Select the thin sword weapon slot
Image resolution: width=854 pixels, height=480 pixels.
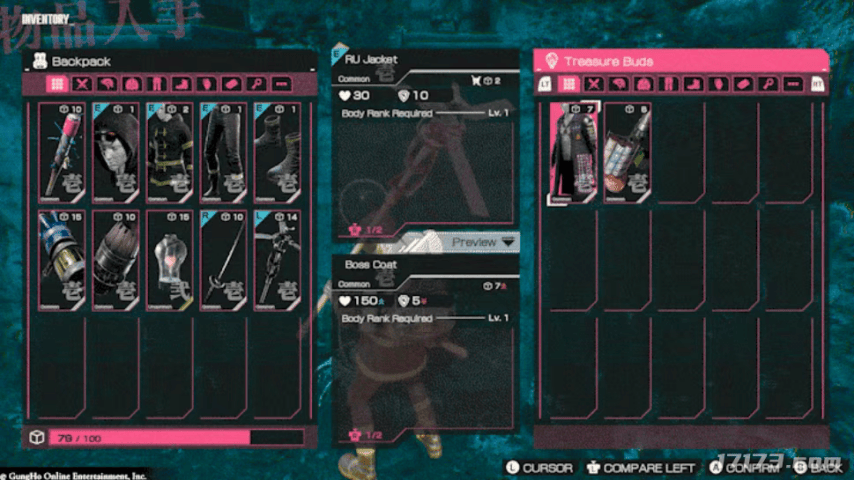coord(223,257)
